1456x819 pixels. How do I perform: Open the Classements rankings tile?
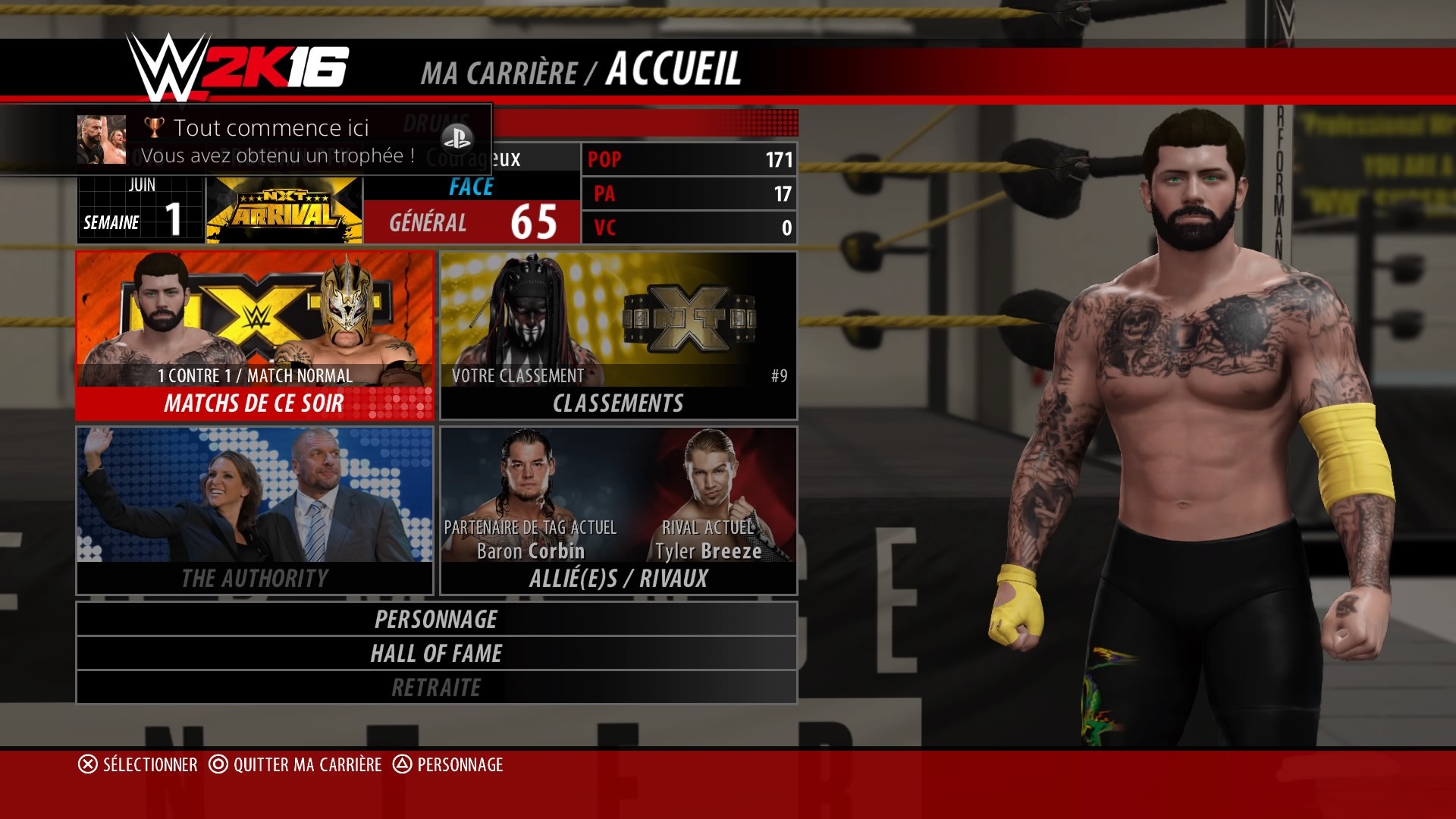click(x=618, y=336)
